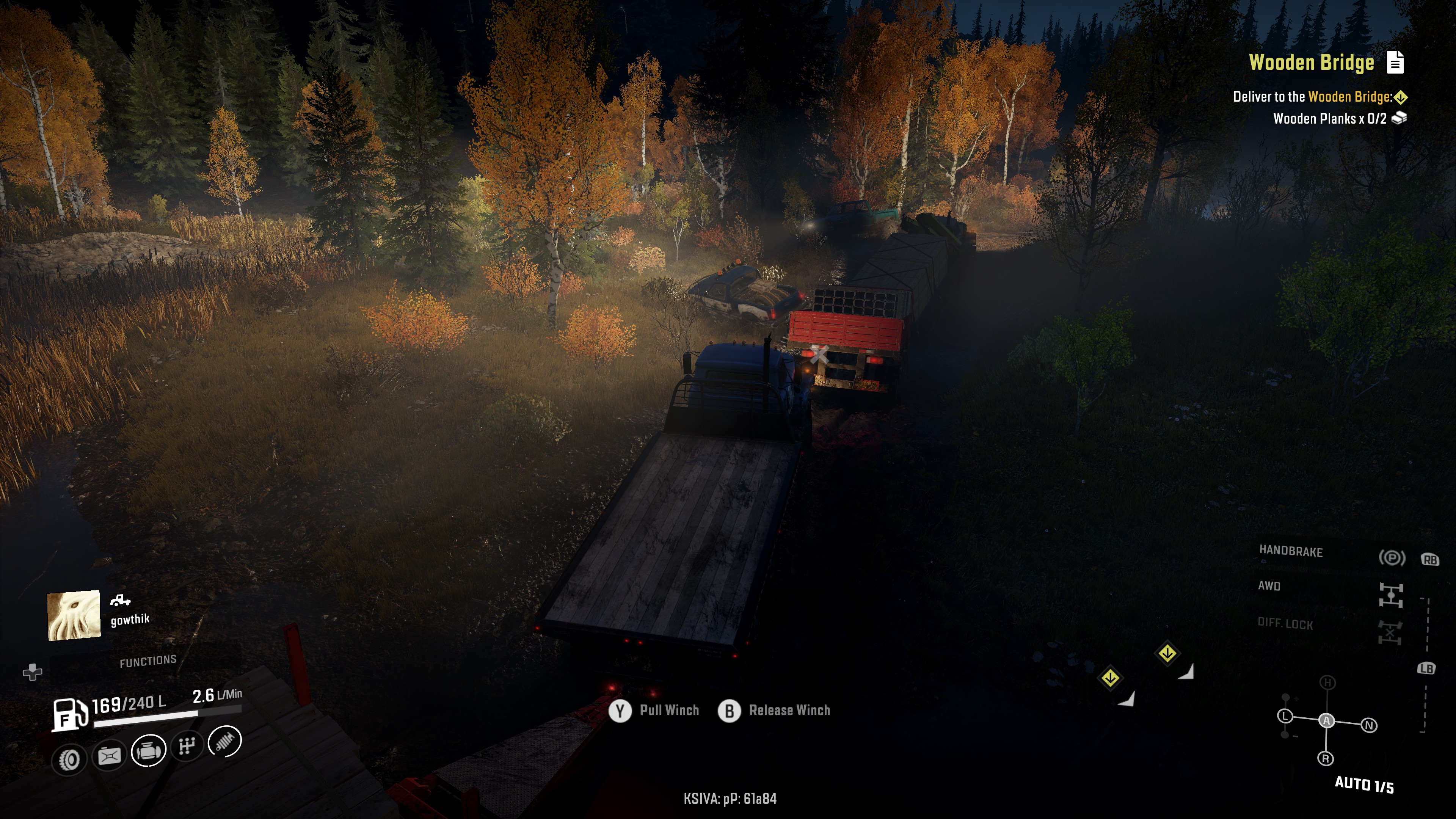The width and height of the screenshot is (1456, 819).
Task: Click the fuel pump icon
Action: (x=70, y=714)
